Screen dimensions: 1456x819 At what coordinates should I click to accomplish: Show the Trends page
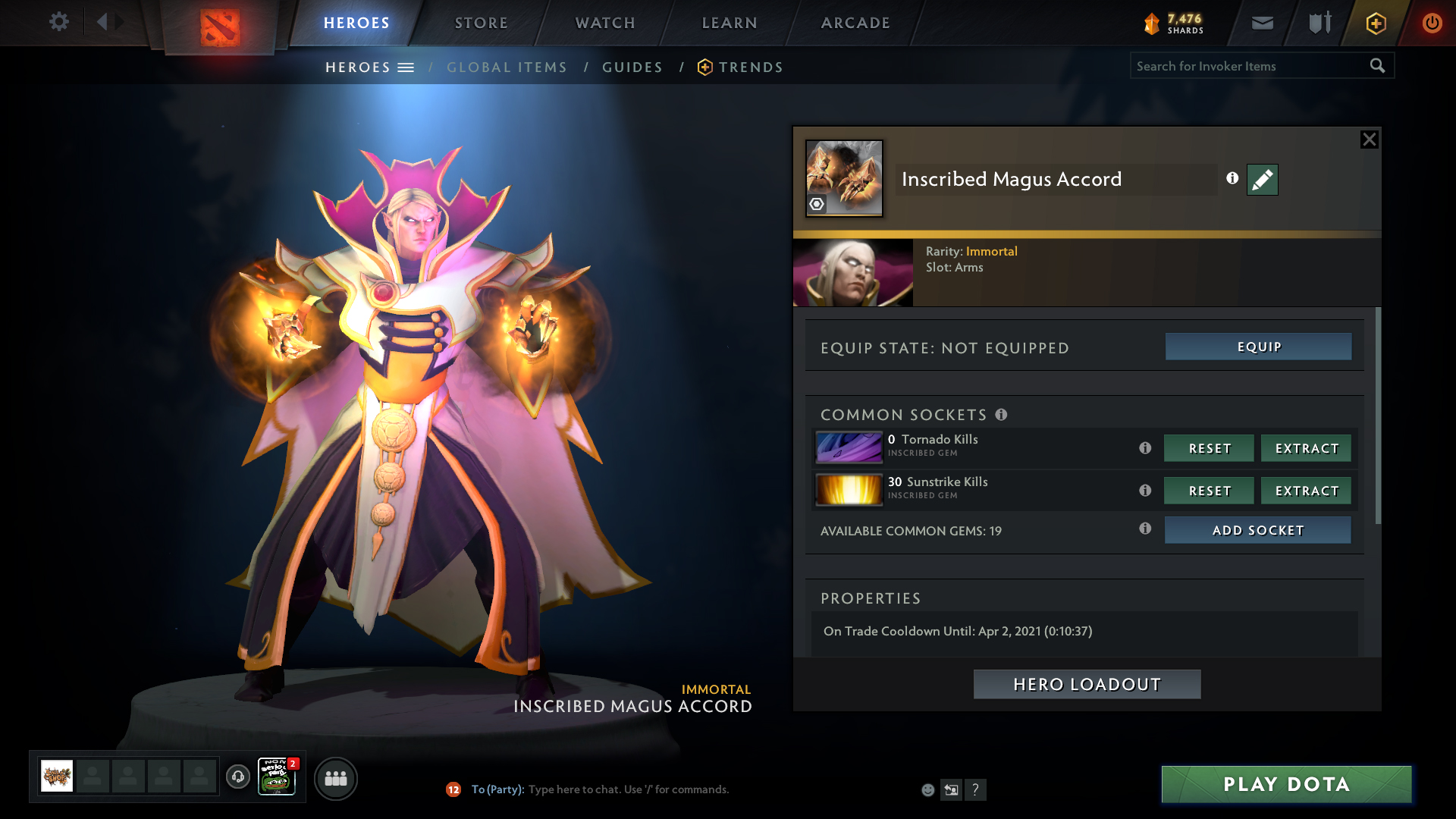[750, 67]
